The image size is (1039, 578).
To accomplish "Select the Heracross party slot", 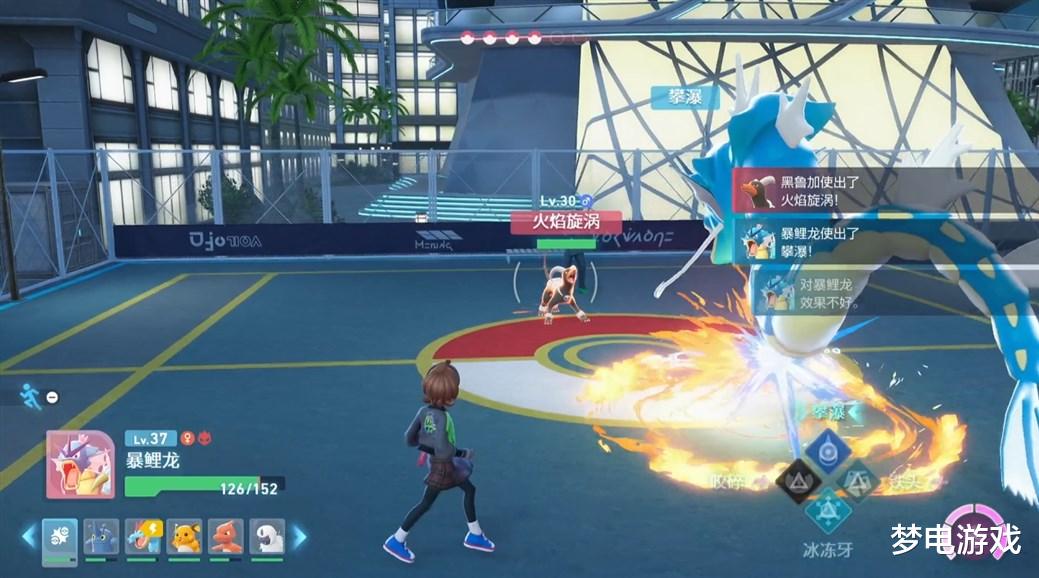I will (x=101, y=537).
